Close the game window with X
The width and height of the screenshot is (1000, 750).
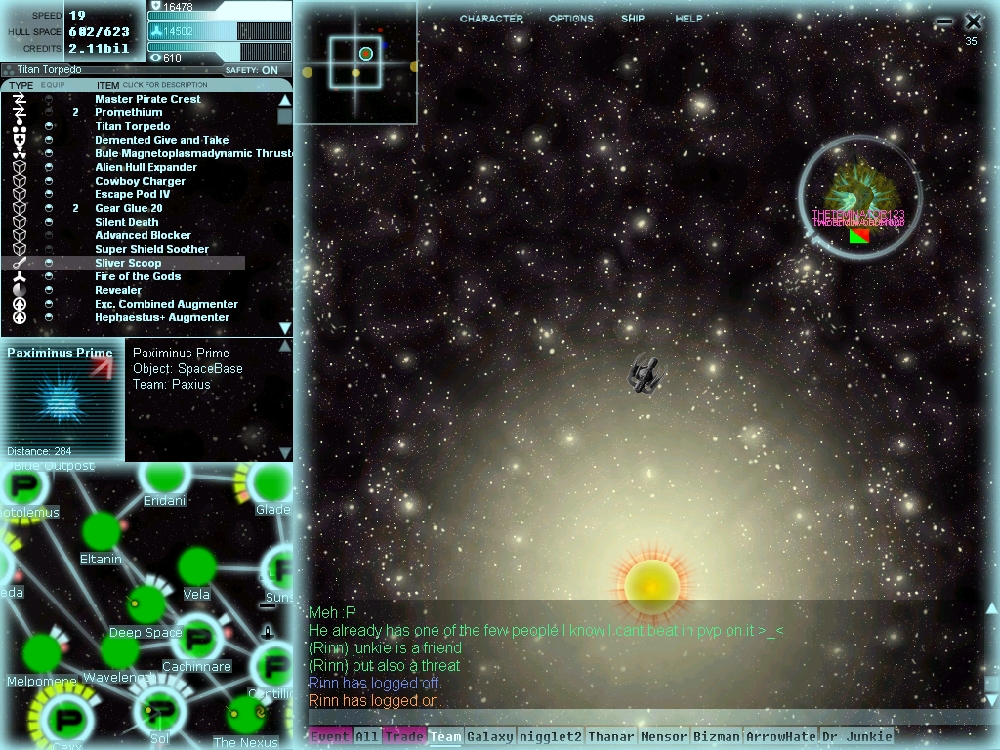pyautogui.click(x=973, y=21)
